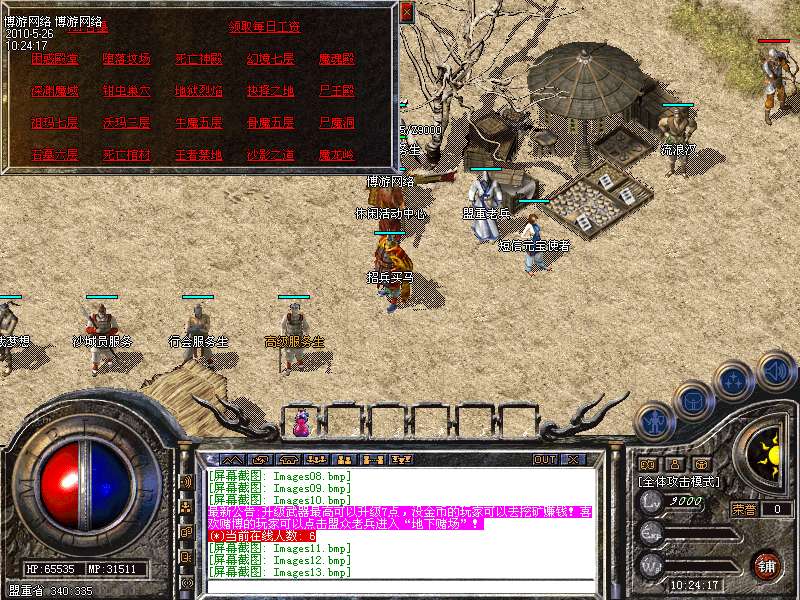Choose the 堕落坟场 destination
This screenshot has width=800, height=600.
point(126,59)
